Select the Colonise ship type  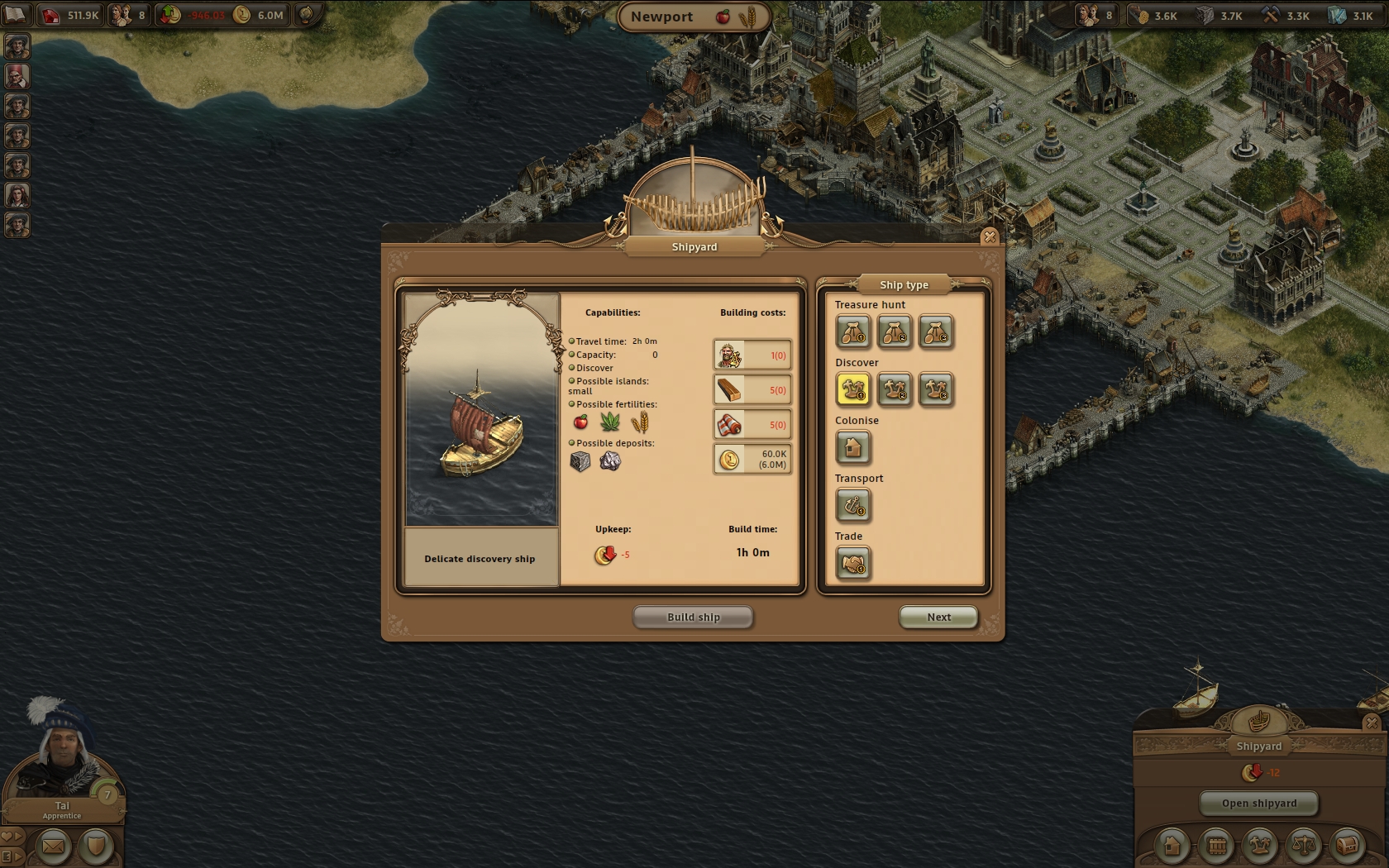tap(853, 447)
